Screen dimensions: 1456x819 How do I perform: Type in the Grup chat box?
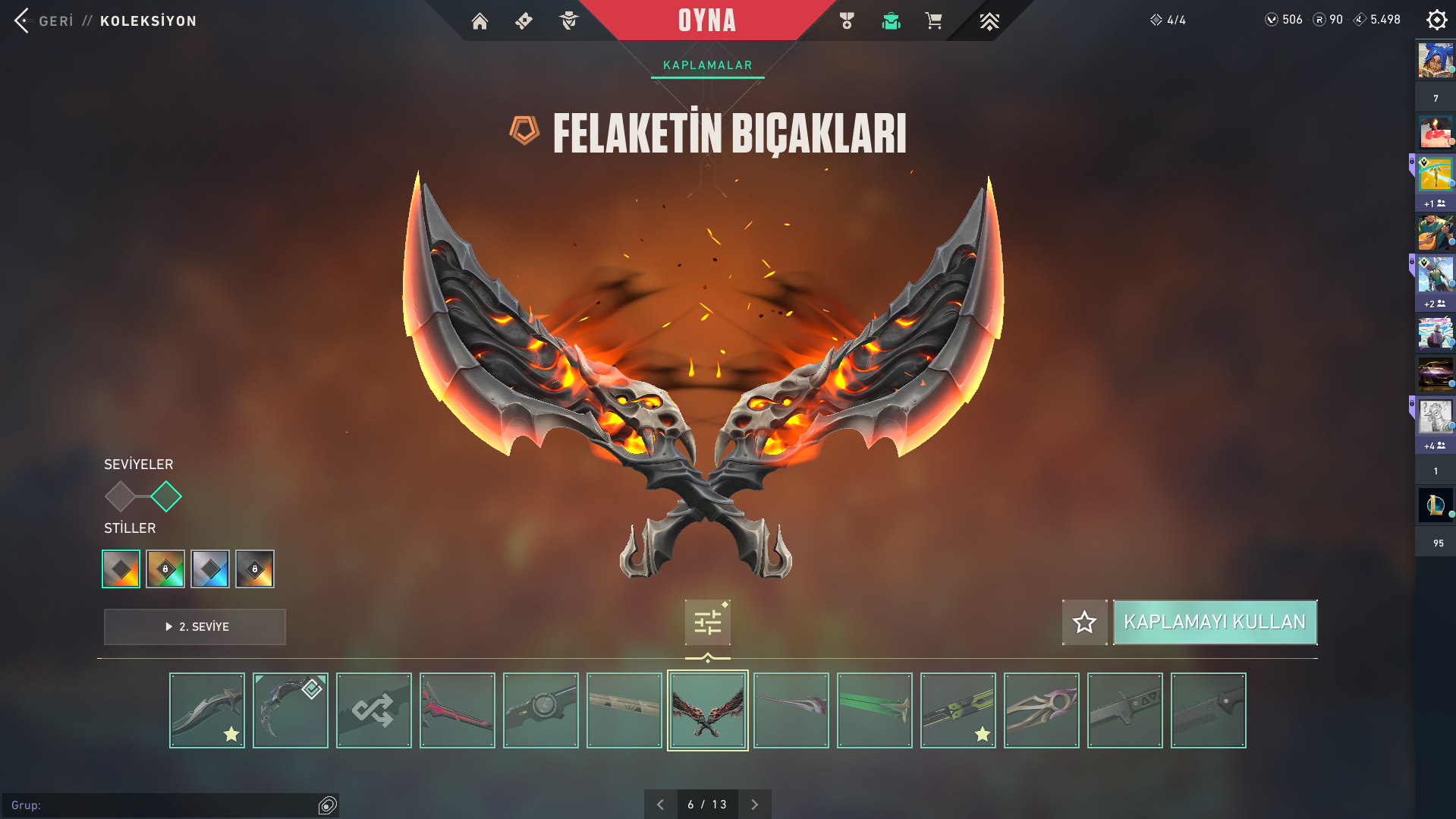[167, 805]
